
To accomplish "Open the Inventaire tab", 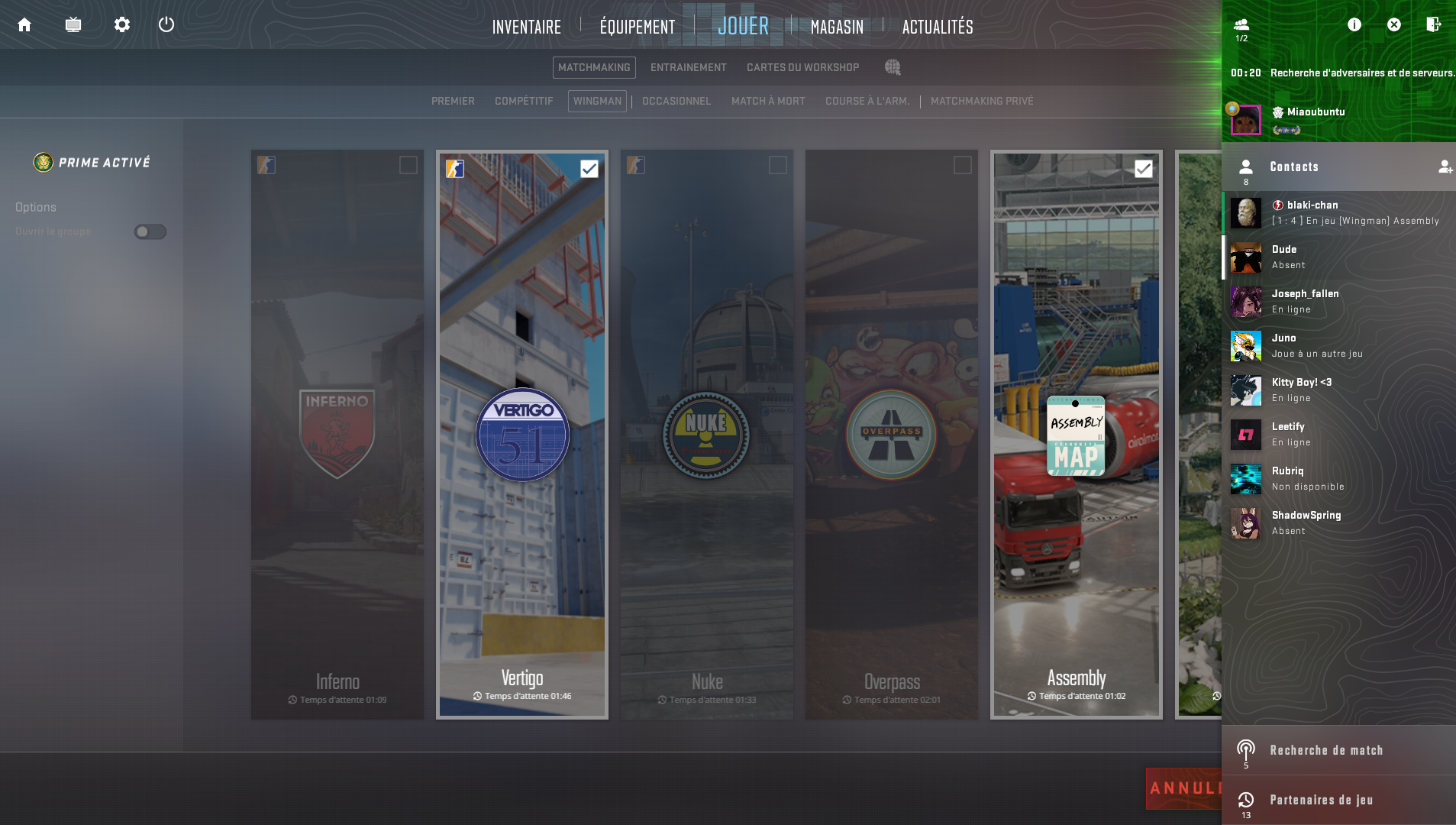I will (526, 27).
